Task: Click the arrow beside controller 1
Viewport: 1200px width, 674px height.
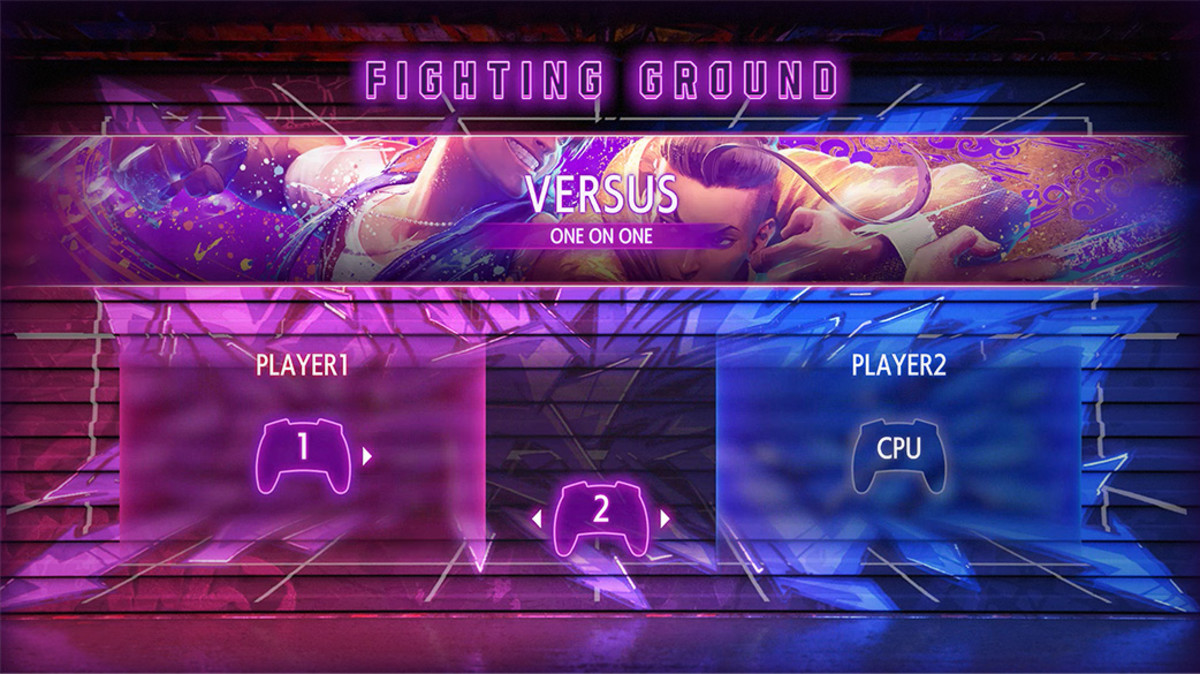Action: 368,456
